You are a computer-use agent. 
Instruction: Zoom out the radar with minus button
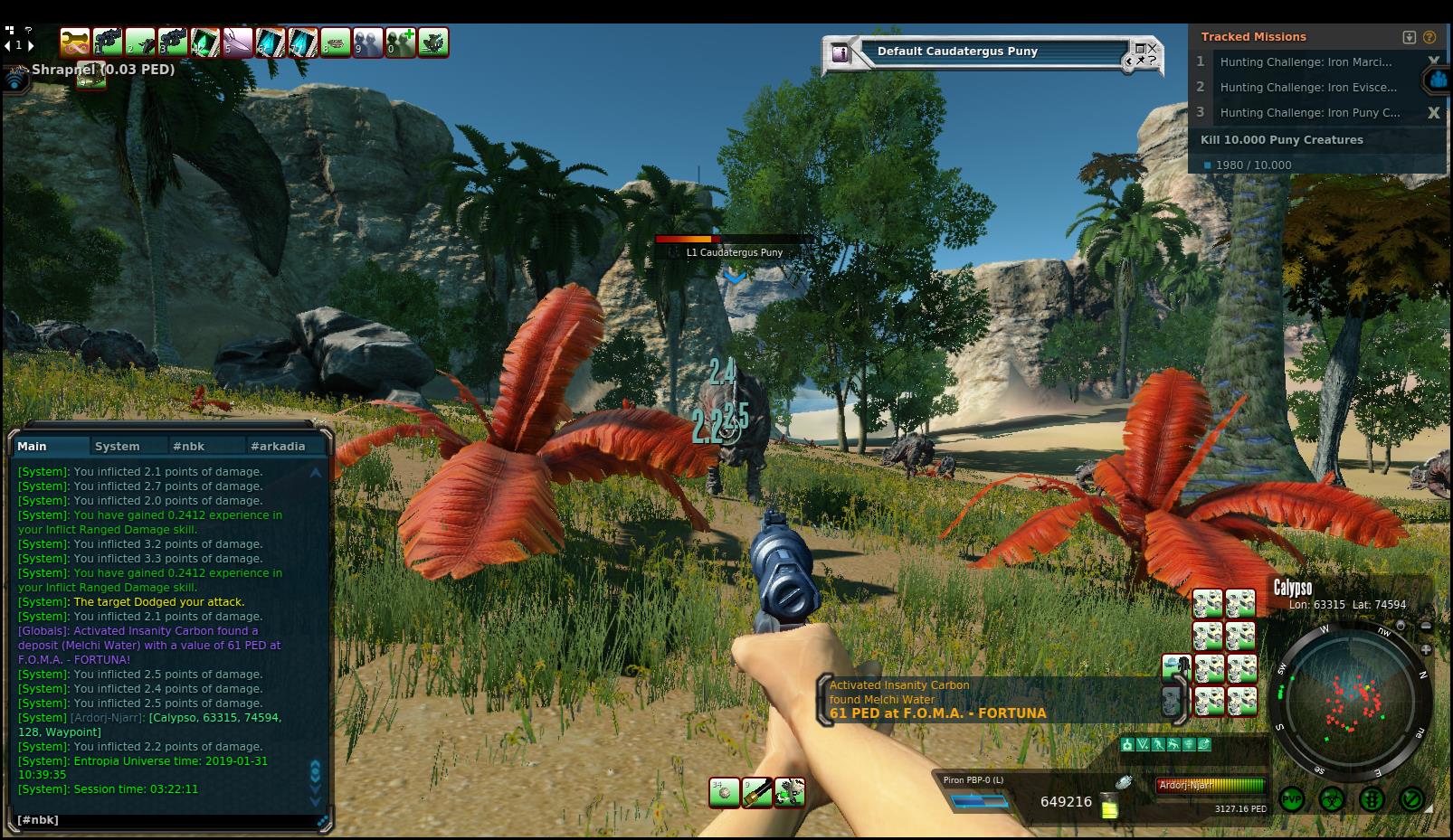tap(1426, 626)
